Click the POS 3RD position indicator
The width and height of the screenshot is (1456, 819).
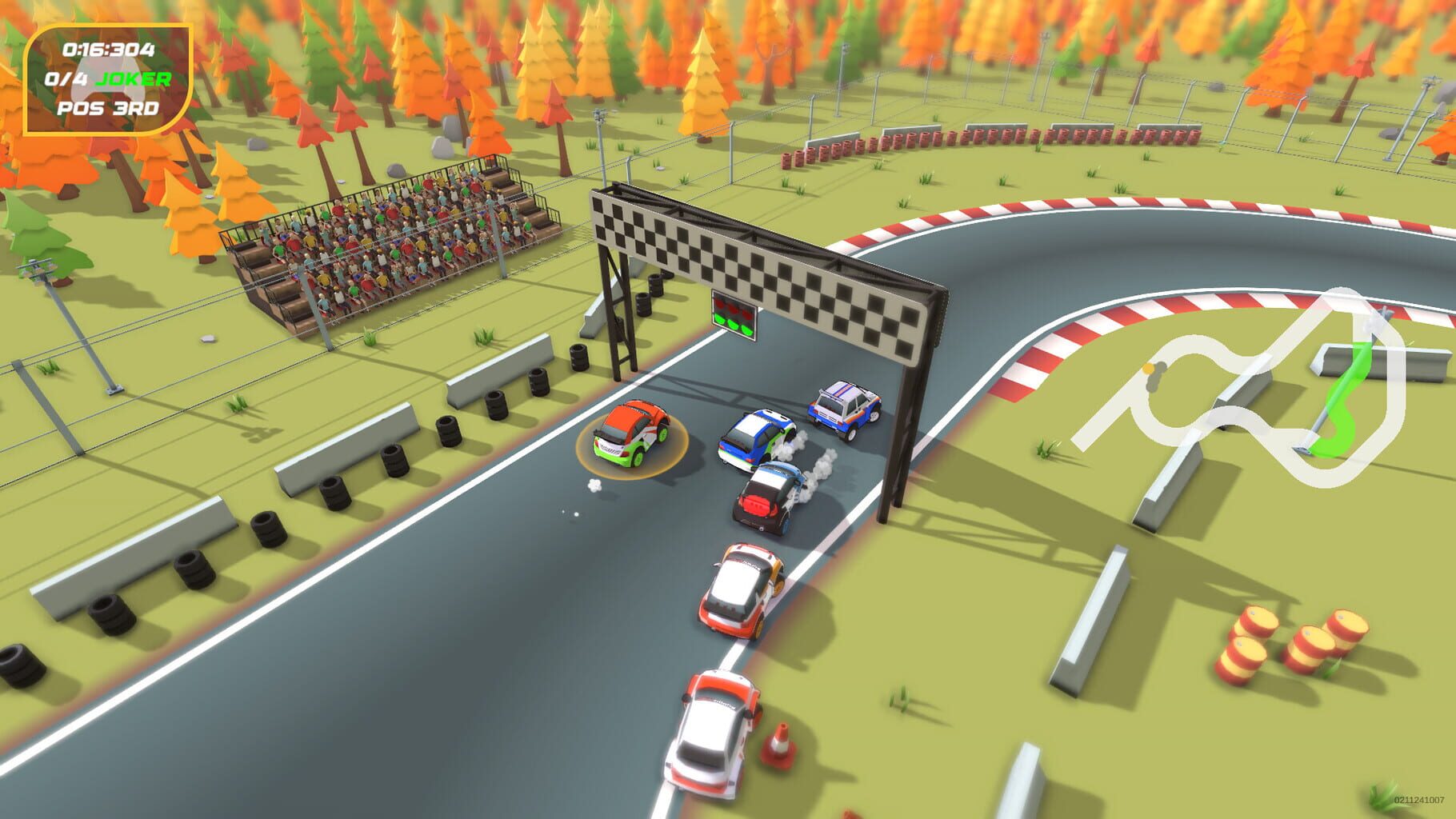109,109
